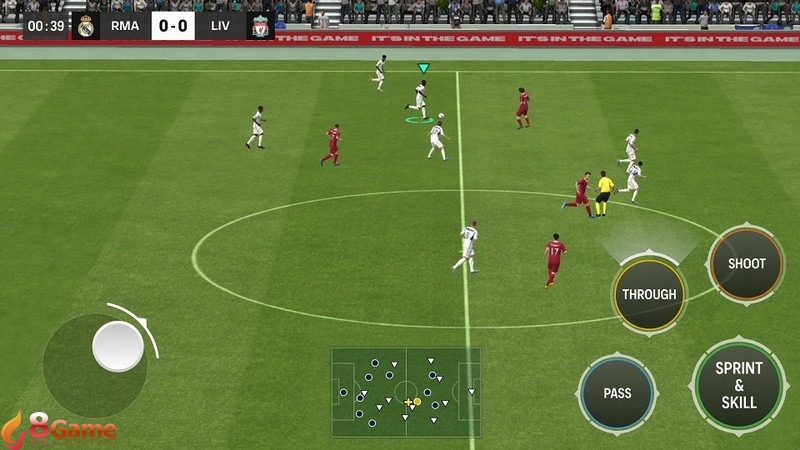Hit the SHOOT button
This screenshot has height=450, width=800.
point(746,263)
